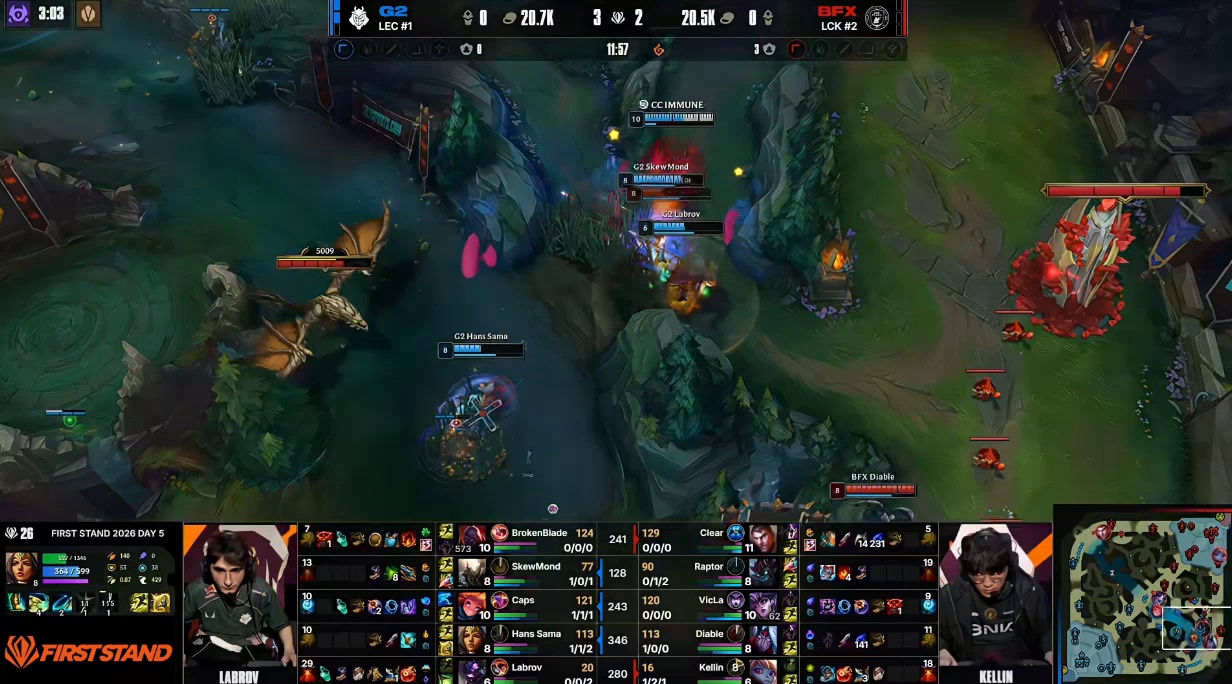This screenshot has width=1232, height=684.
Task: Click the G2 team logo
Action: (x=358, y=17)
